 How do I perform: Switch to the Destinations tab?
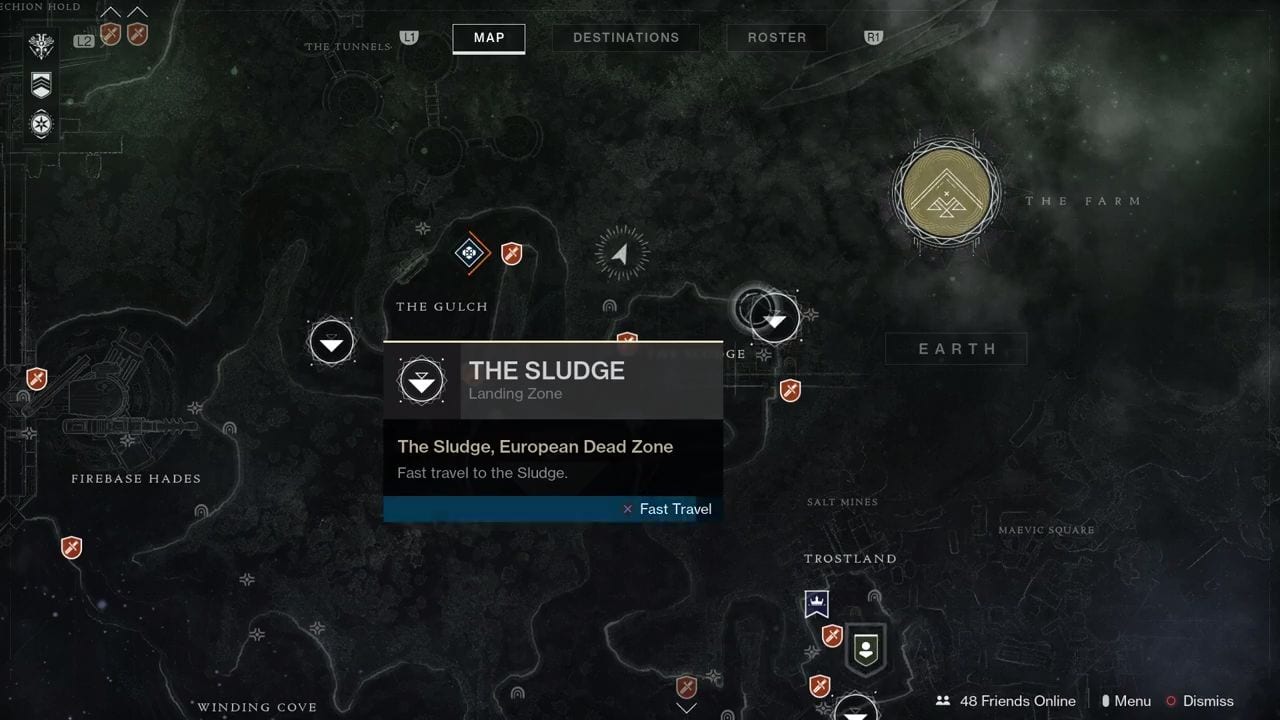click(625, 38)
